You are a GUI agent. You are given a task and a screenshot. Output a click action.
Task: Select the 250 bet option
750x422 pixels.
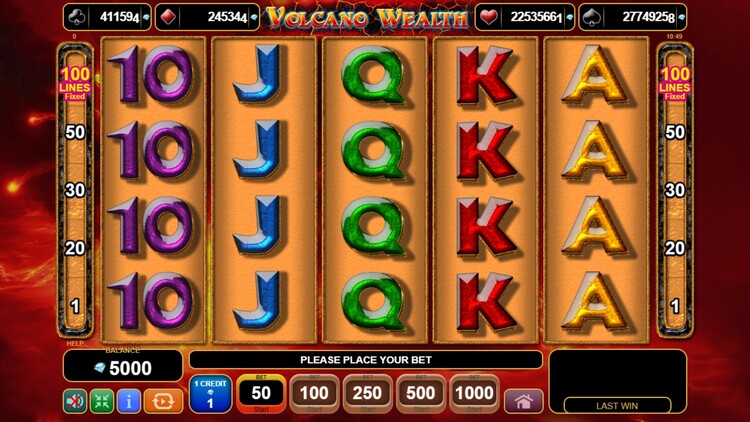coord(367,394)
